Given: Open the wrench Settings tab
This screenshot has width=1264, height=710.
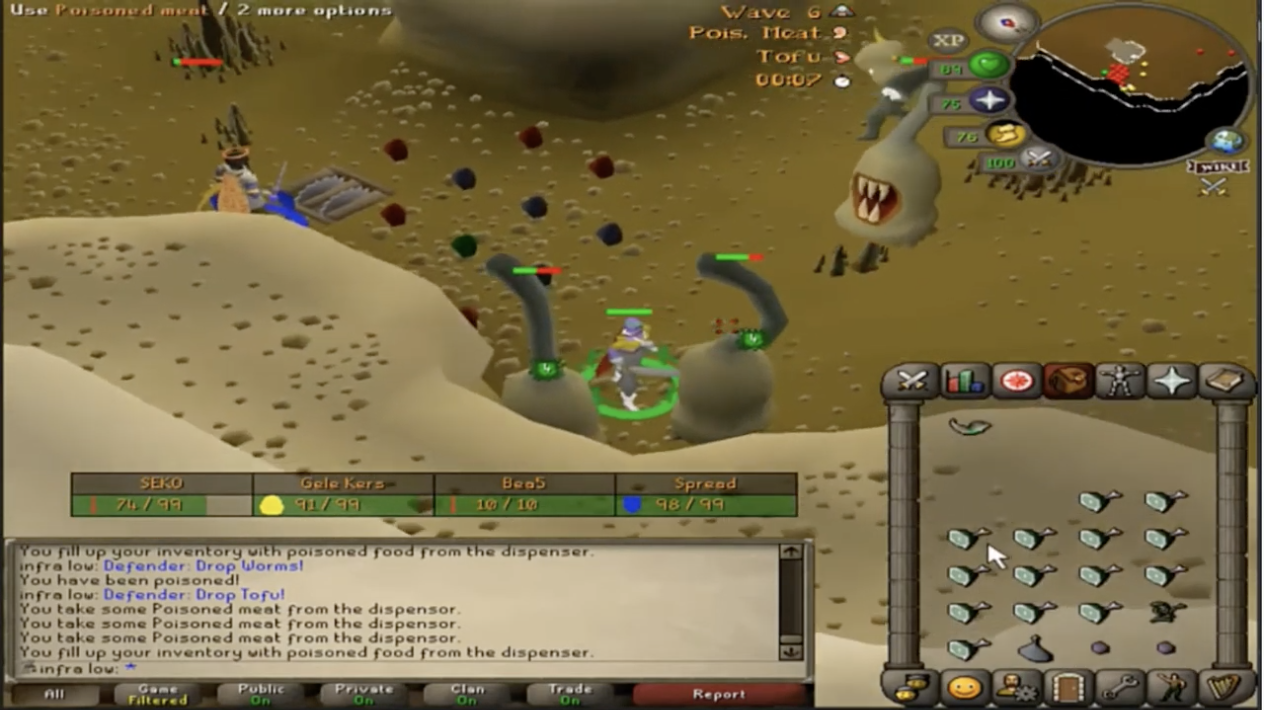Looking at the screenshot, I should pyautogui.click(x=1120, y=688).
